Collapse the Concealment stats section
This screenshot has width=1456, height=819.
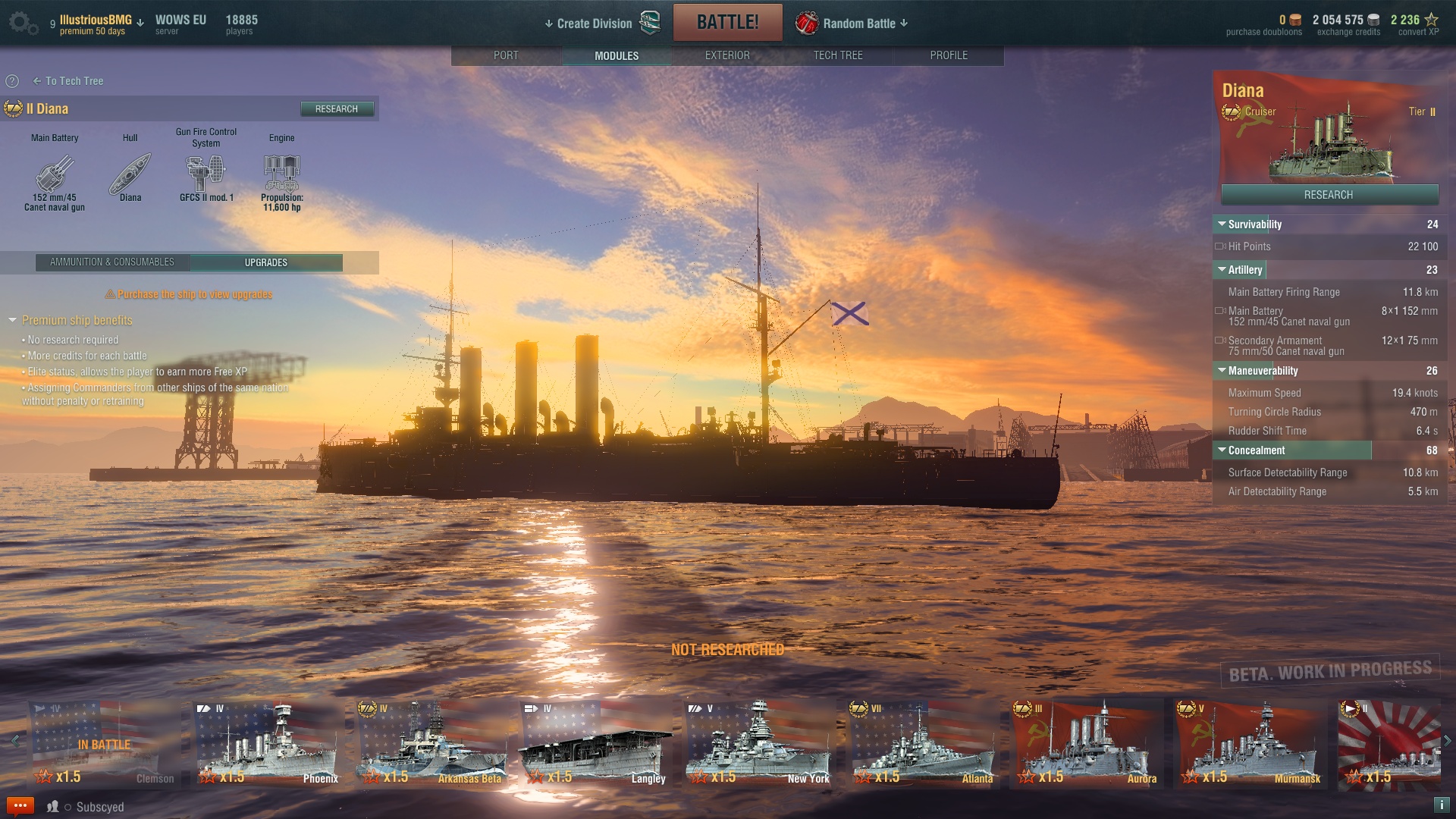(1222, 450)
